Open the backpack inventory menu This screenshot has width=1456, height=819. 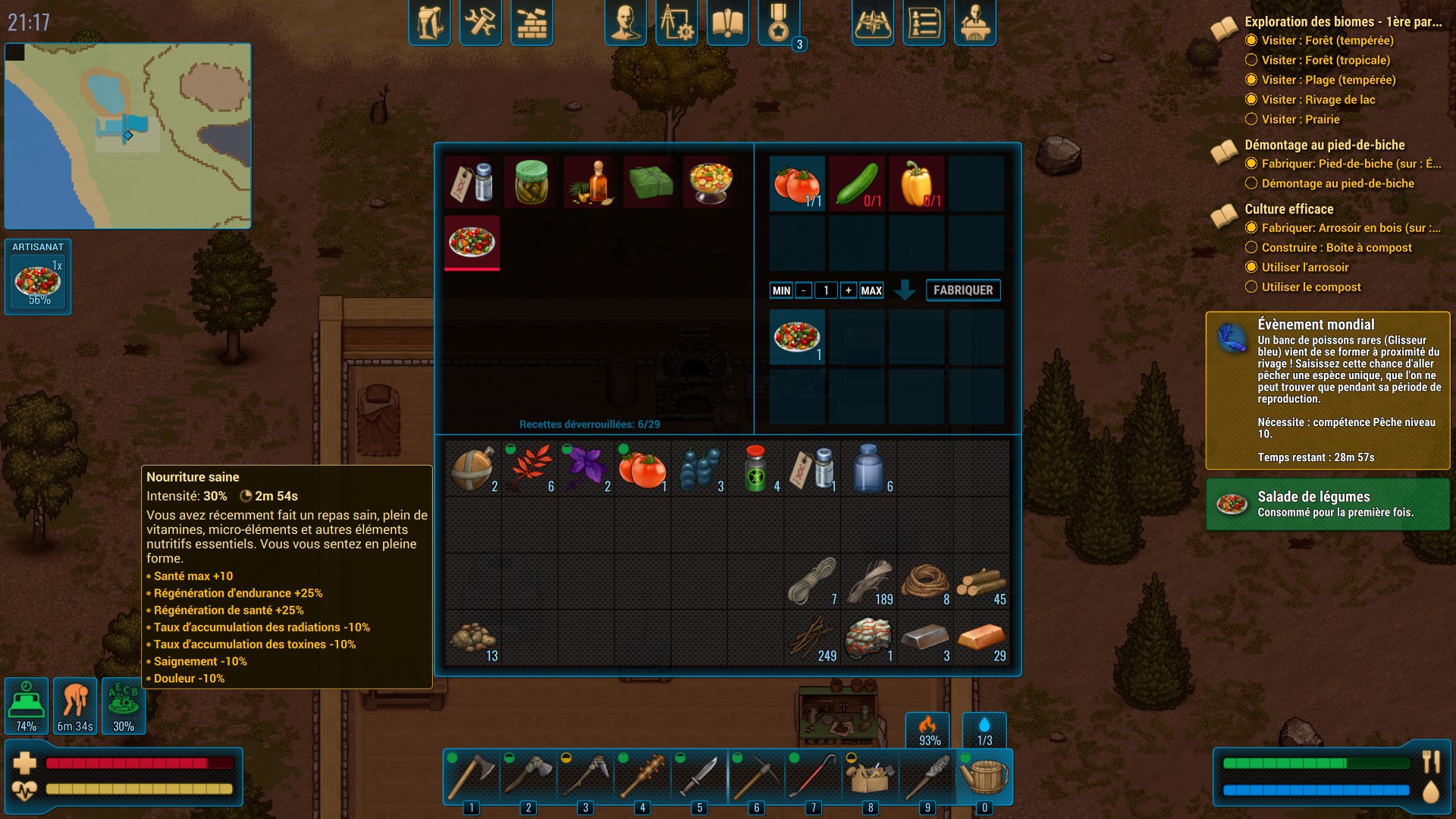coord(429,23)
